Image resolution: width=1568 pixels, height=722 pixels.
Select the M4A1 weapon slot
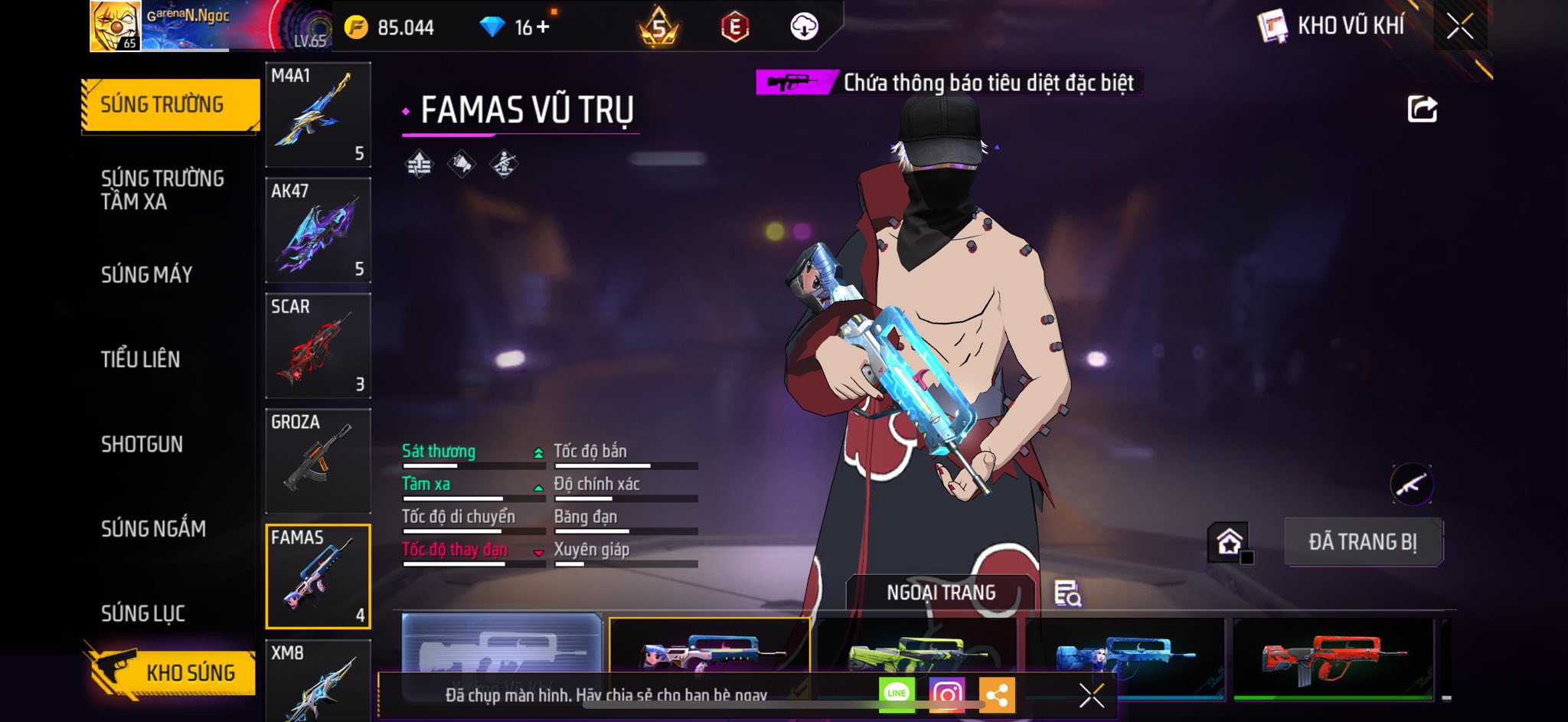(318, 115)
